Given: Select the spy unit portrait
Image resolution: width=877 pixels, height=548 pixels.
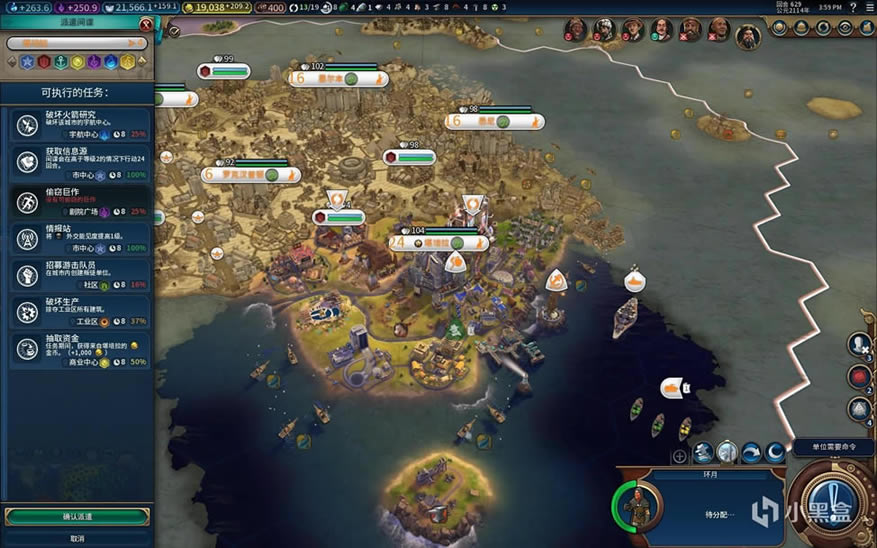Looking at the screenshot, I should click(638, 503).
